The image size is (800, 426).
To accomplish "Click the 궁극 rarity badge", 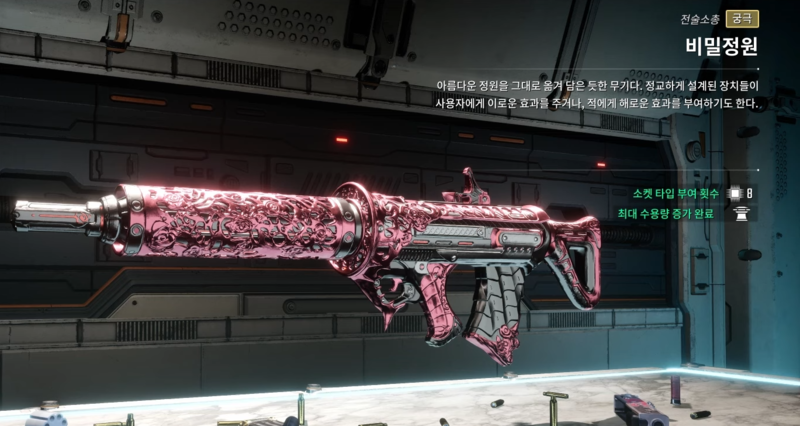I will click(741, 18).
